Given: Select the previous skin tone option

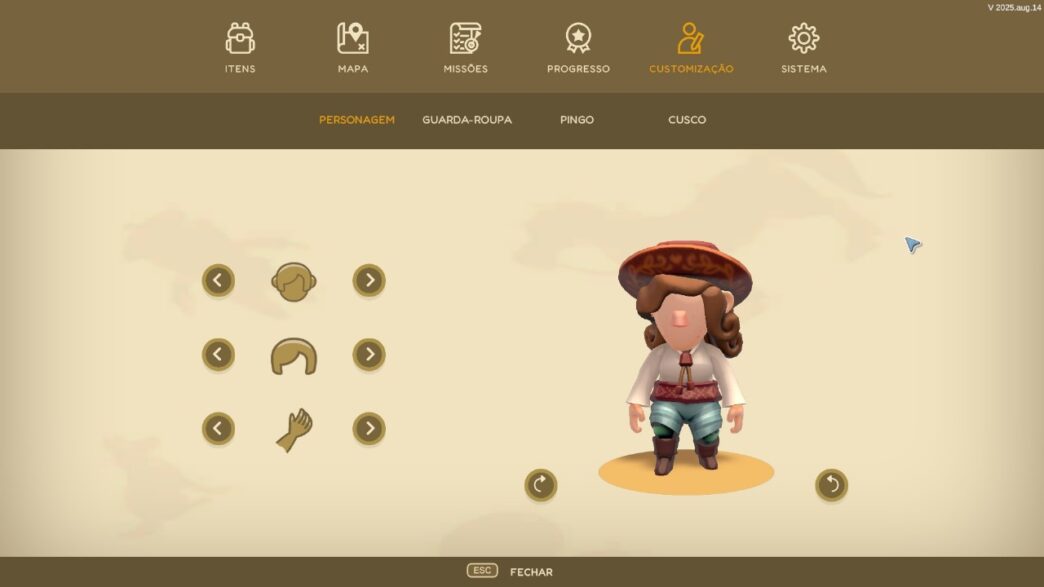Looking at the screenshot, I should tap(218, 429).
